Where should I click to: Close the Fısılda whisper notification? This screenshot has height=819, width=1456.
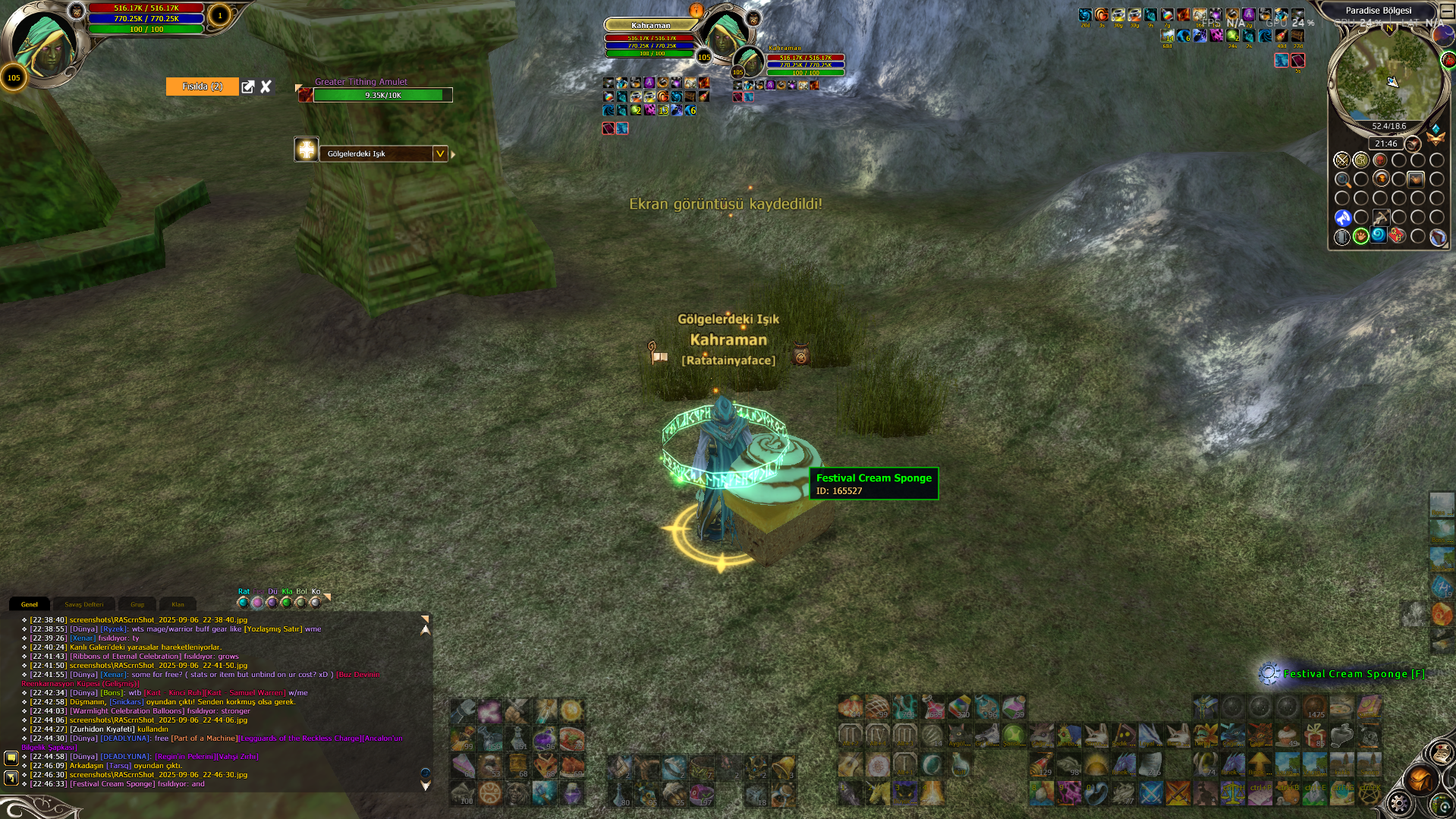[266, 87]
